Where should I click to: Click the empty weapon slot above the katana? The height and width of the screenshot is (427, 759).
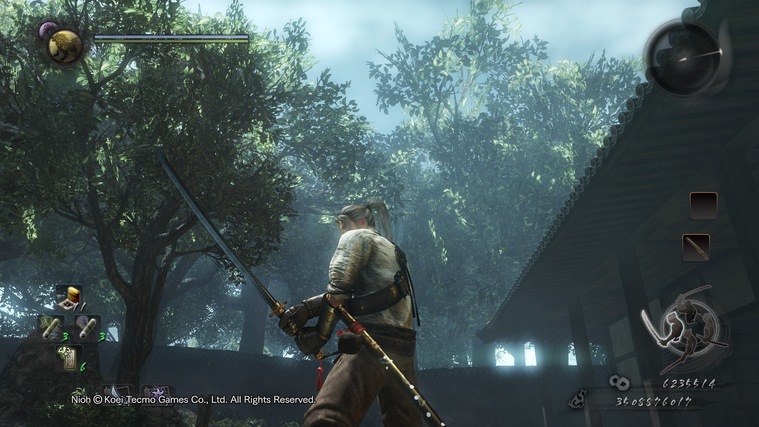(703, 205)
